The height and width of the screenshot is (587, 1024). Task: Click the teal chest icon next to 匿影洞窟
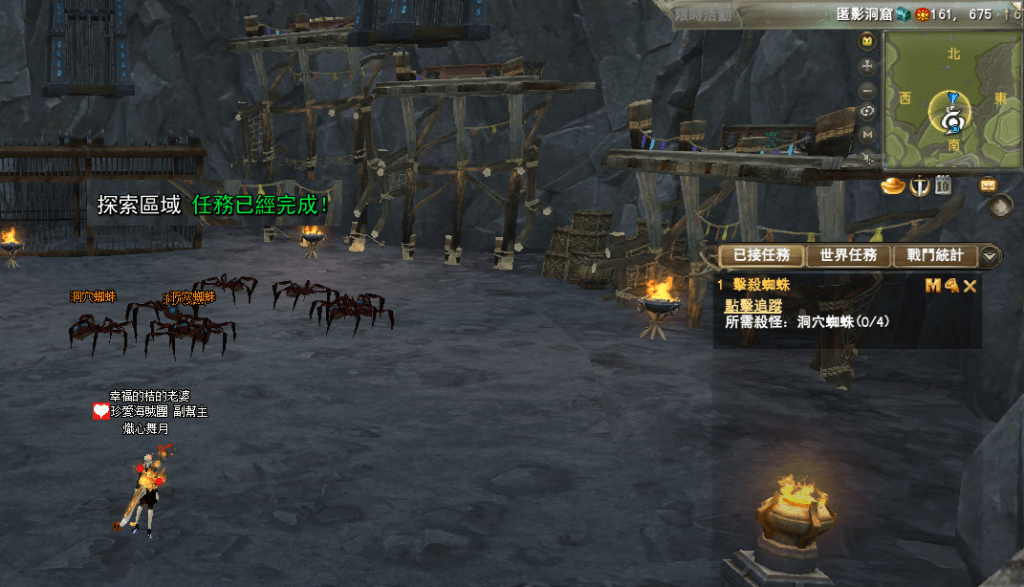point(902,14)
